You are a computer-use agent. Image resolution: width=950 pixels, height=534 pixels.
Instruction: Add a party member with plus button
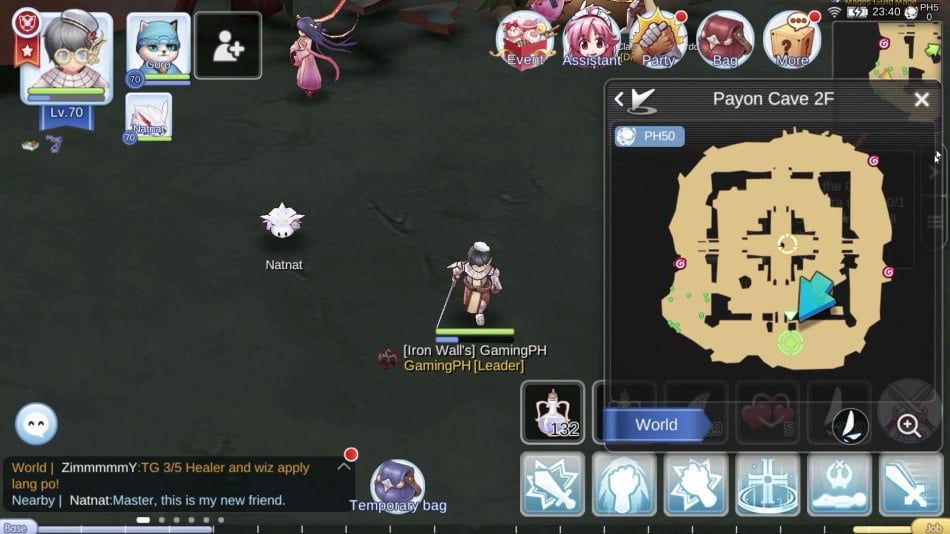click(228, 46)
